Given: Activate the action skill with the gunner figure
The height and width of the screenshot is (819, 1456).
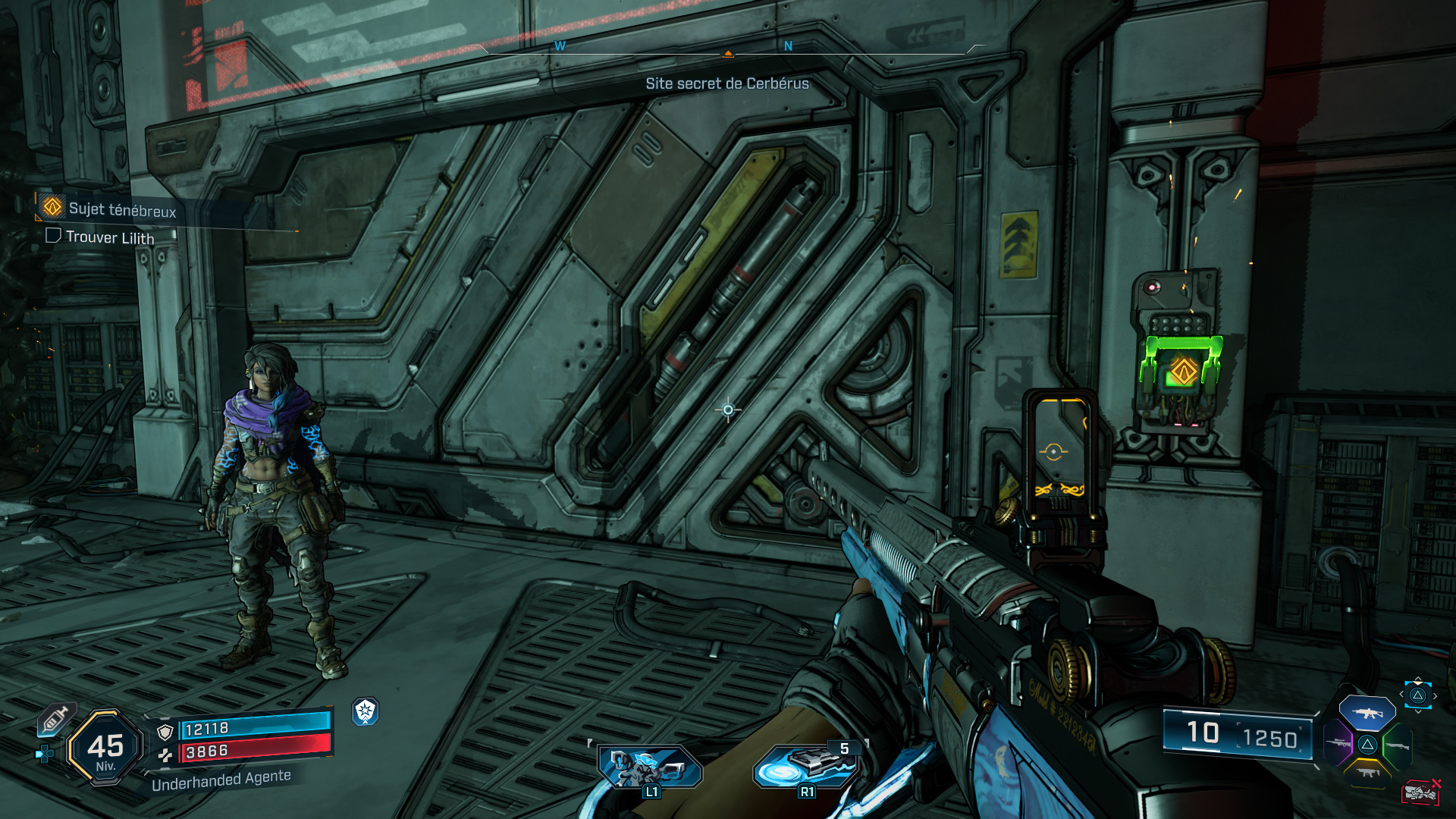Looking at the screenshot, I should coord(648,767).
